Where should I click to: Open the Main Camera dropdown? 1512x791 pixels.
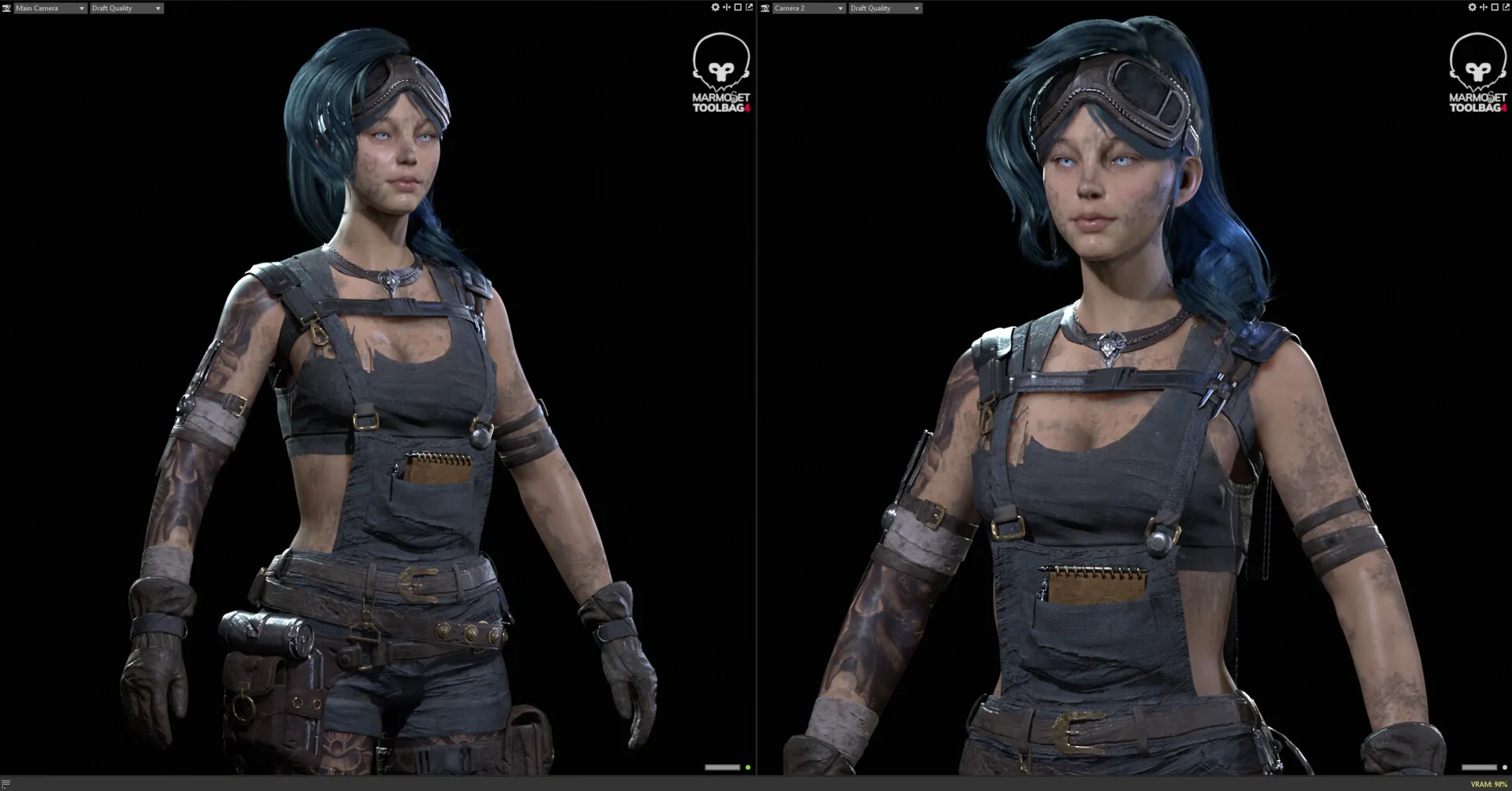tap(50, 8)
